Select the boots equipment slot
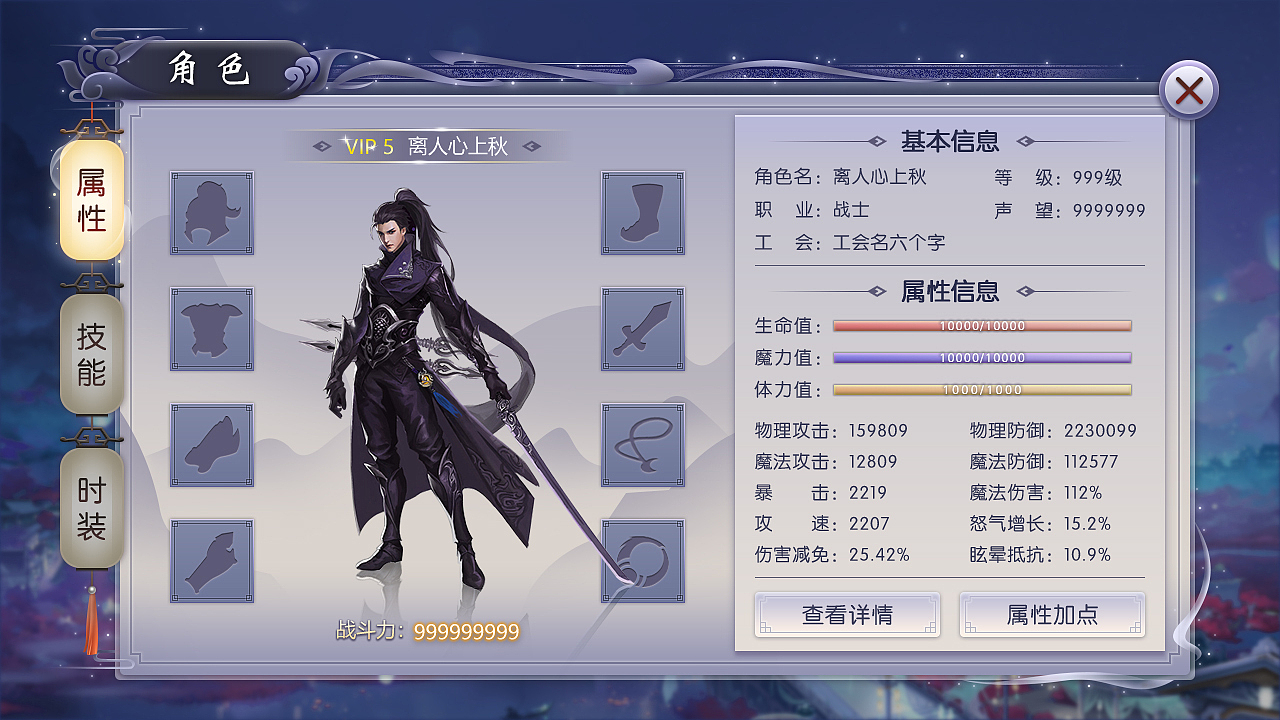The image size is (1280, 720). coord(643,213)
